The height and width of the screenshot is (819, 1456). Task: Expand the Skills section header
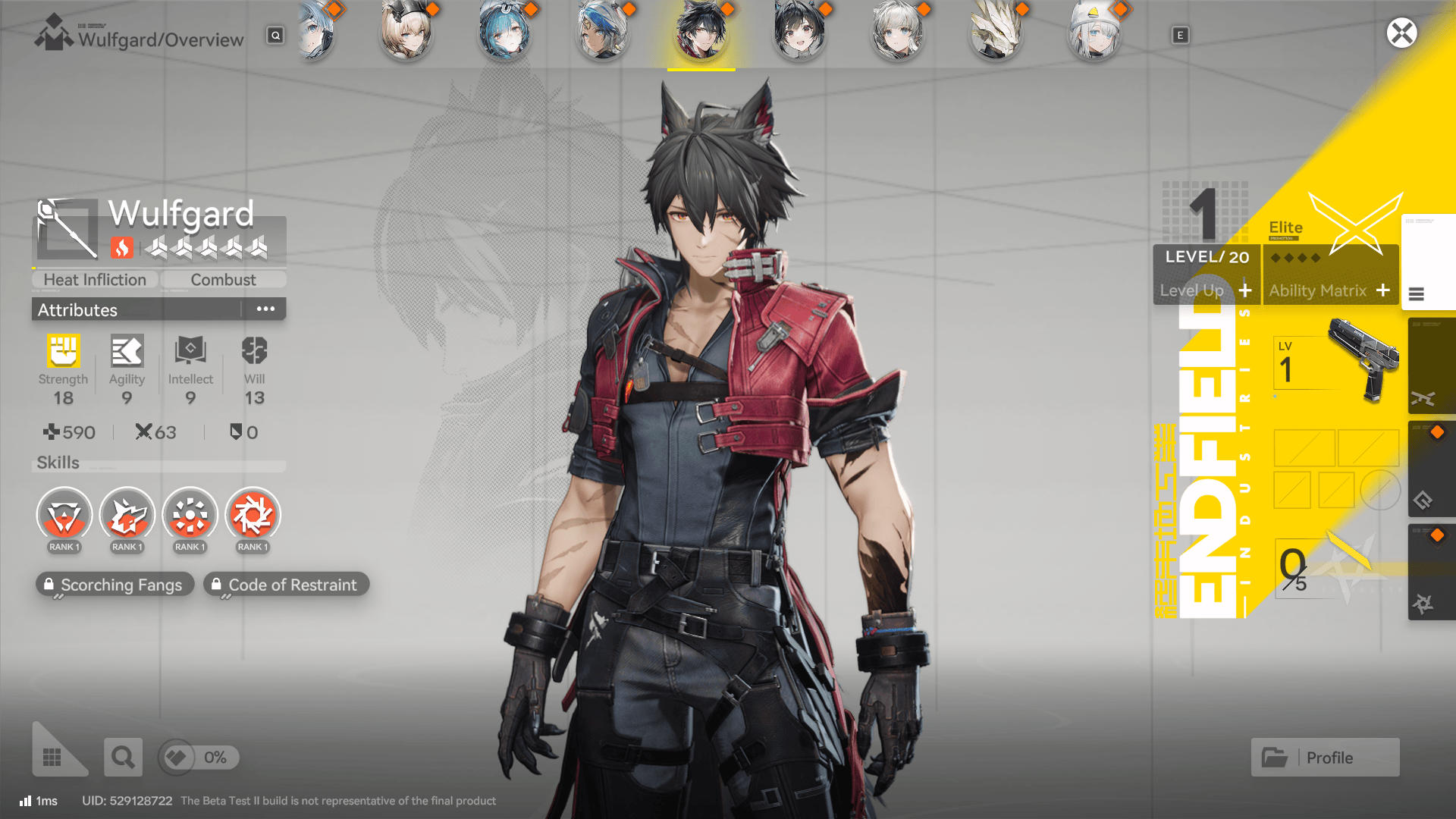tap(58, 463)
